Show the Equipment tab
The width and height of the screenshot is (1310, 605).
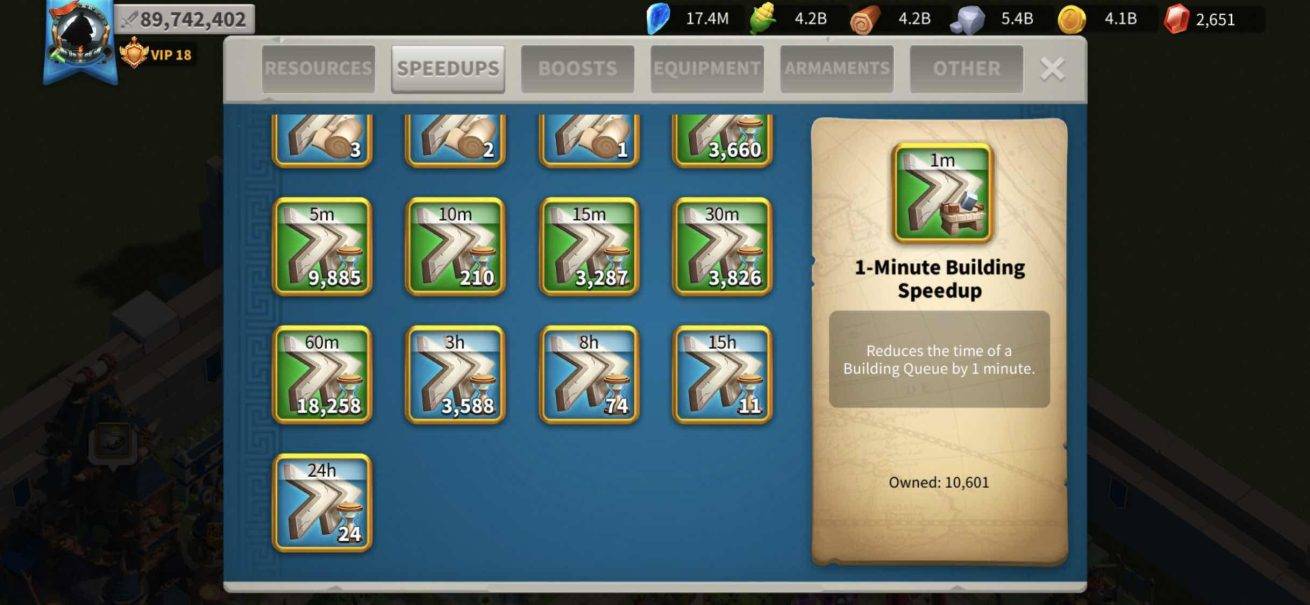[707, 69]
